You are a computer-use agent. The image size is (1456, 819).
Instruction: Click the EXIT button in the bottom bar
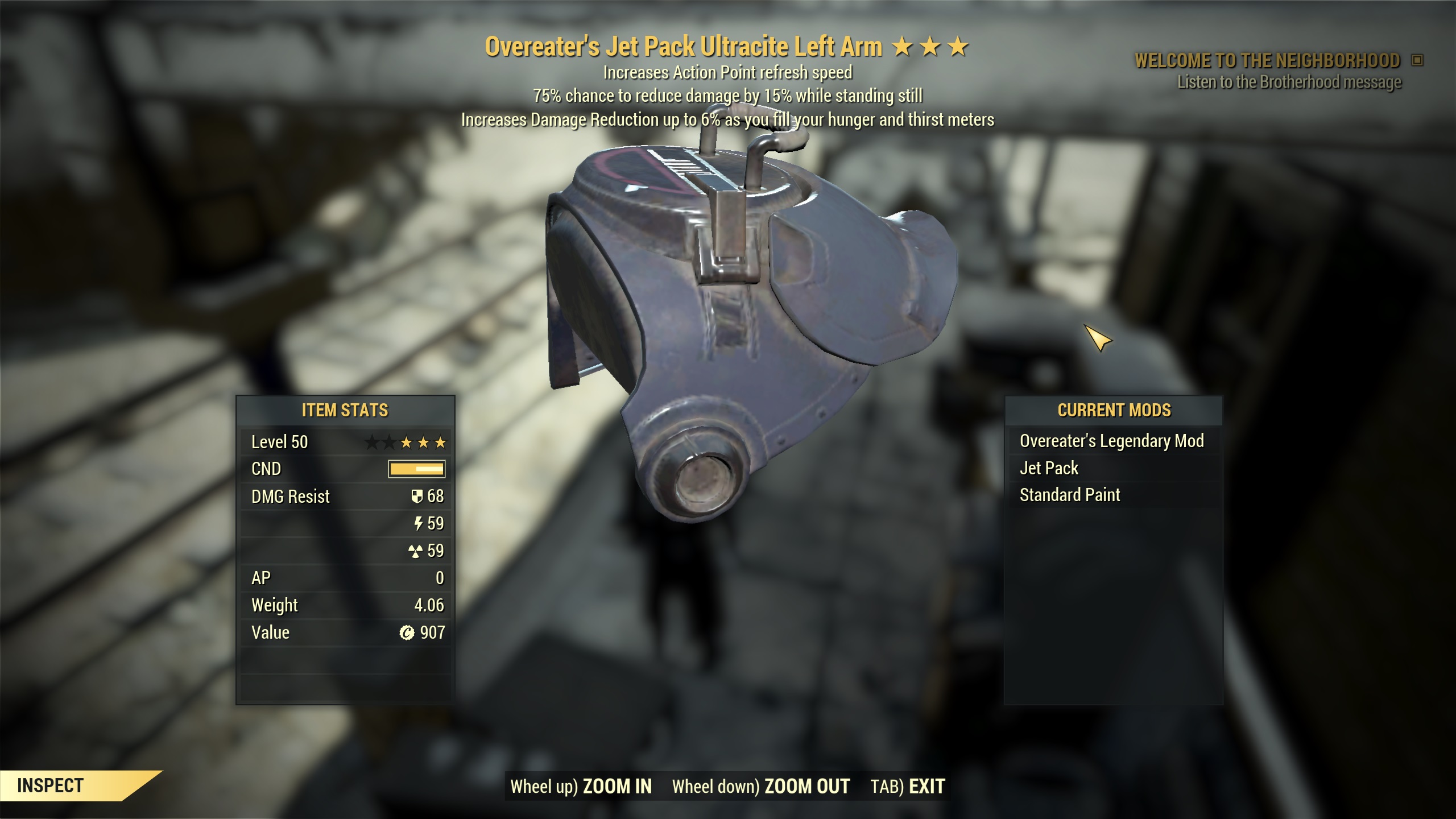(926, 786)
